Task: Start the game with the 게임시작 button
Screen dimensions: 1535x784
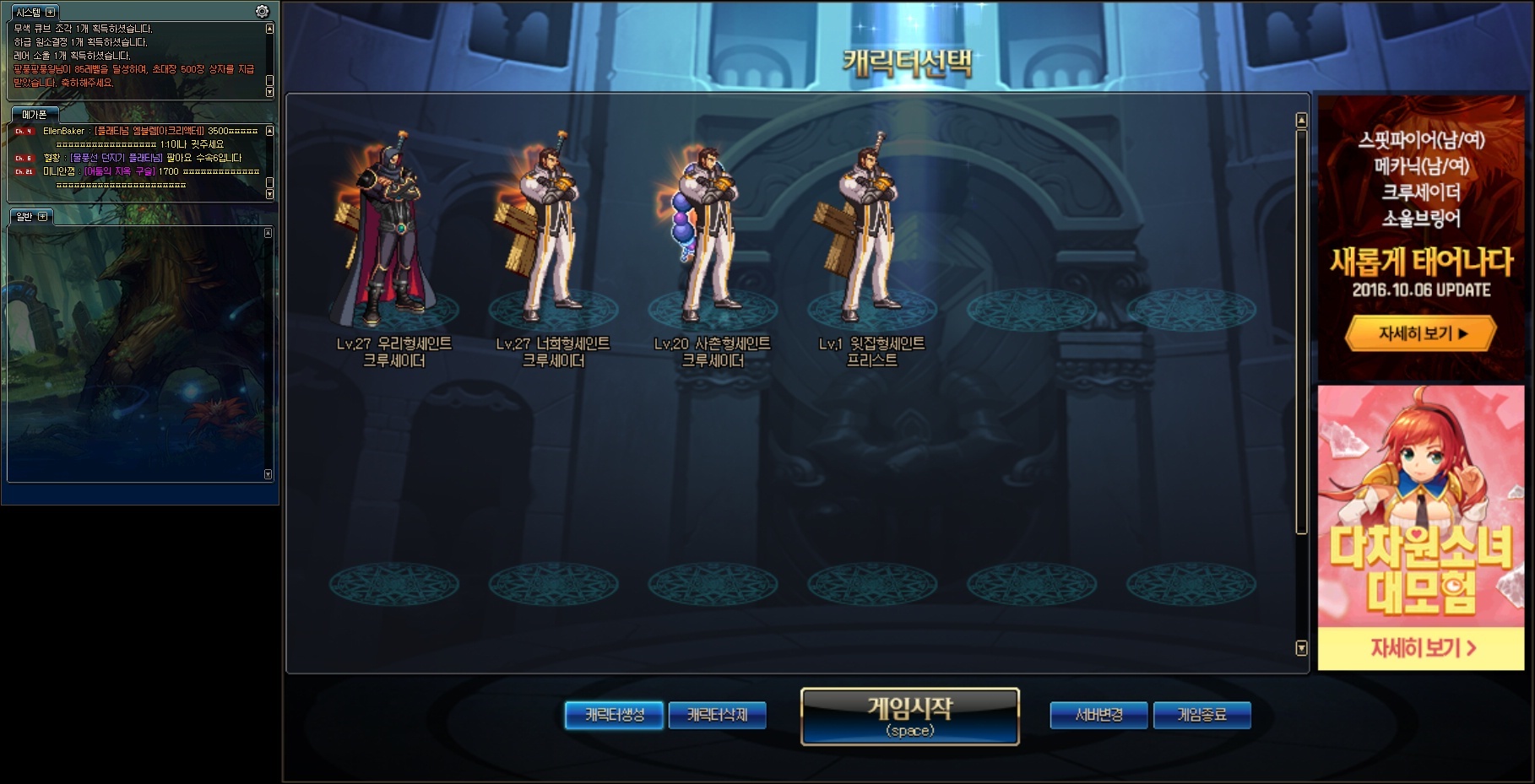Action: tap(909, 716)
